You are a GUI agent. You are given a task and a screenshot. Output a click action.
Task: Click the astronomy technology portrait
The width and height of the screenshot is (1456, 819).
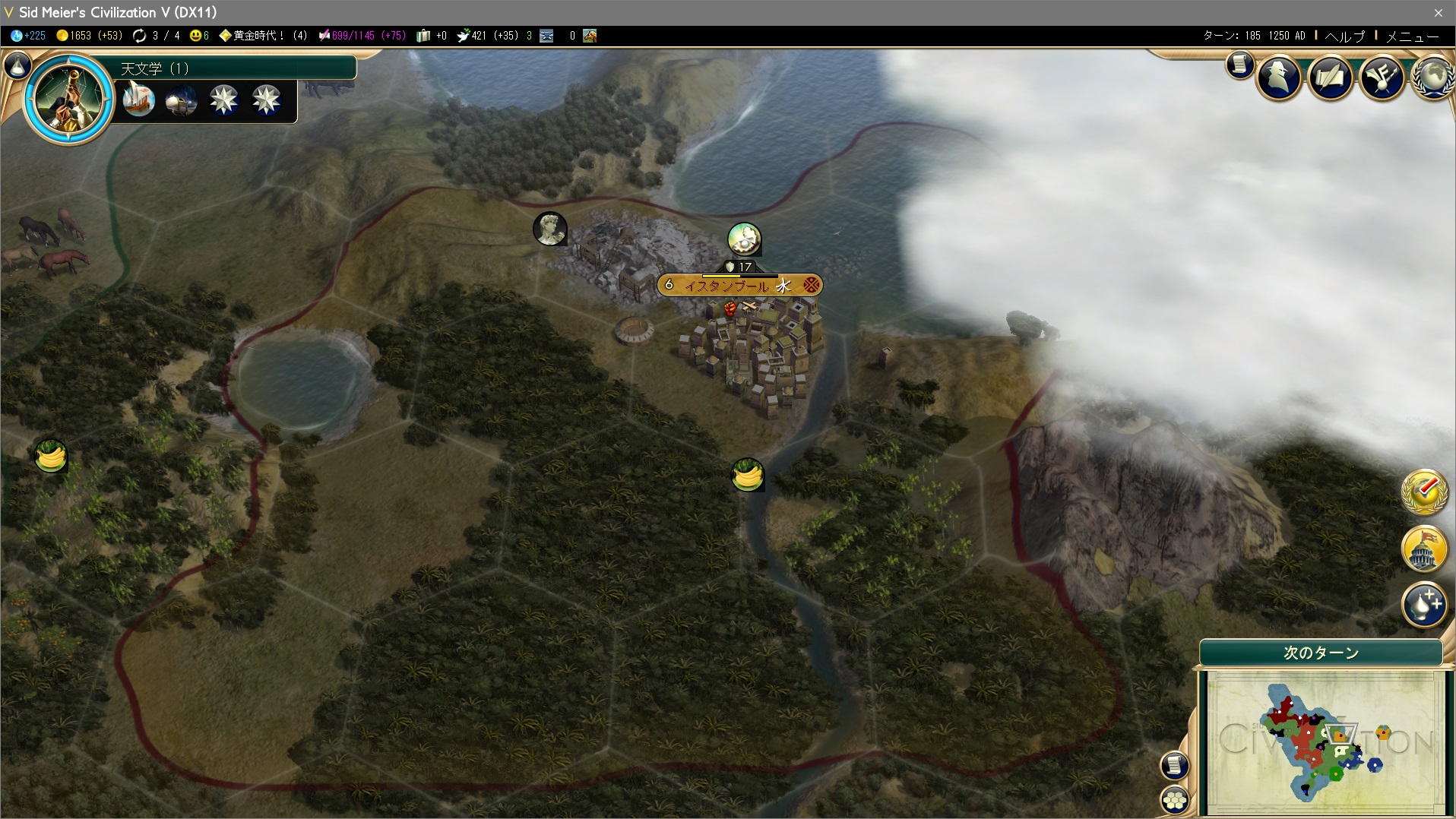click(x=68, y=97)
